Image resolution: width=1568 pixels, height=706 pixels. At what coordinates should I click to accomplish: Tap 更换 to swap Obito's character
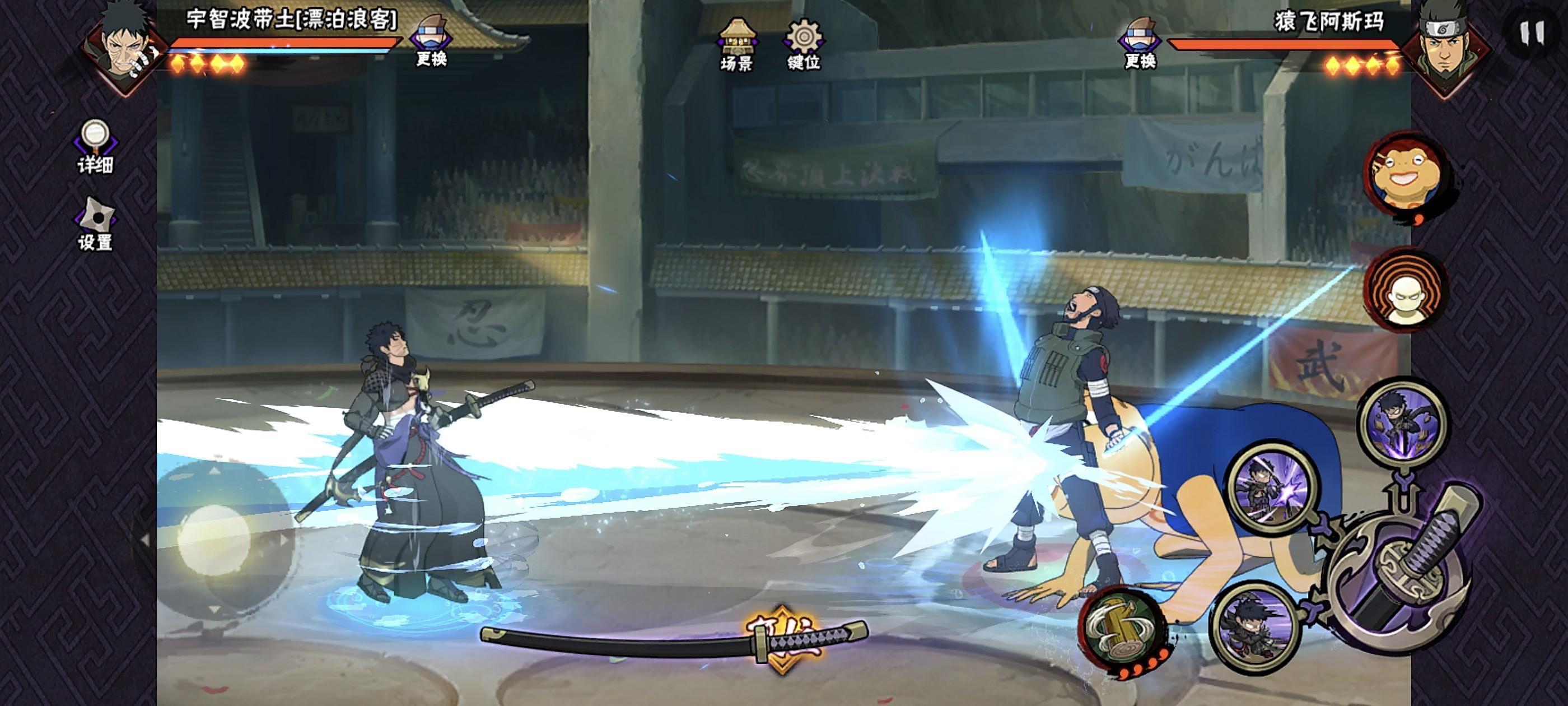tap(431, 40)
